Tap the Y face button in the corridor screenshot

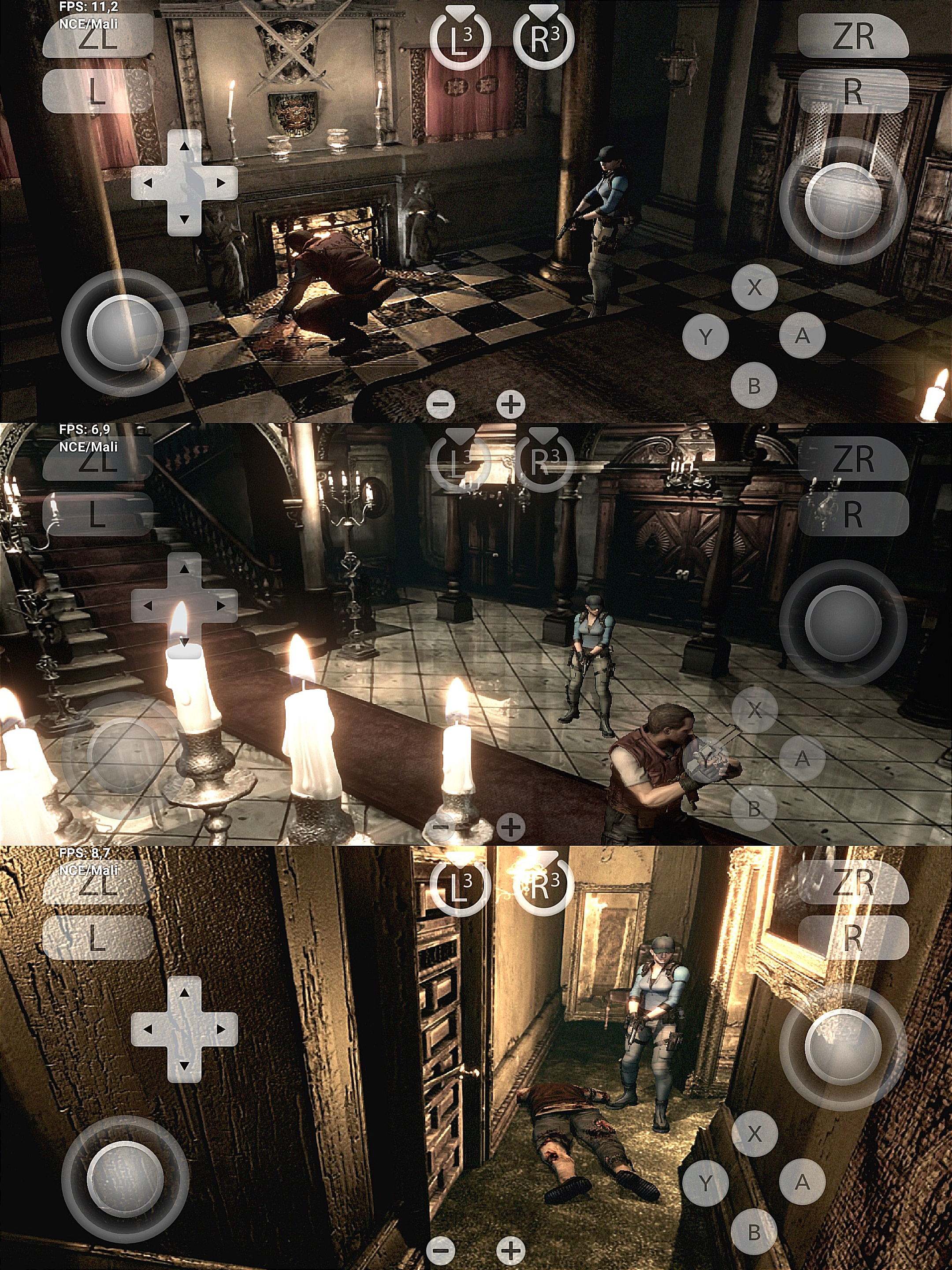705,1182
